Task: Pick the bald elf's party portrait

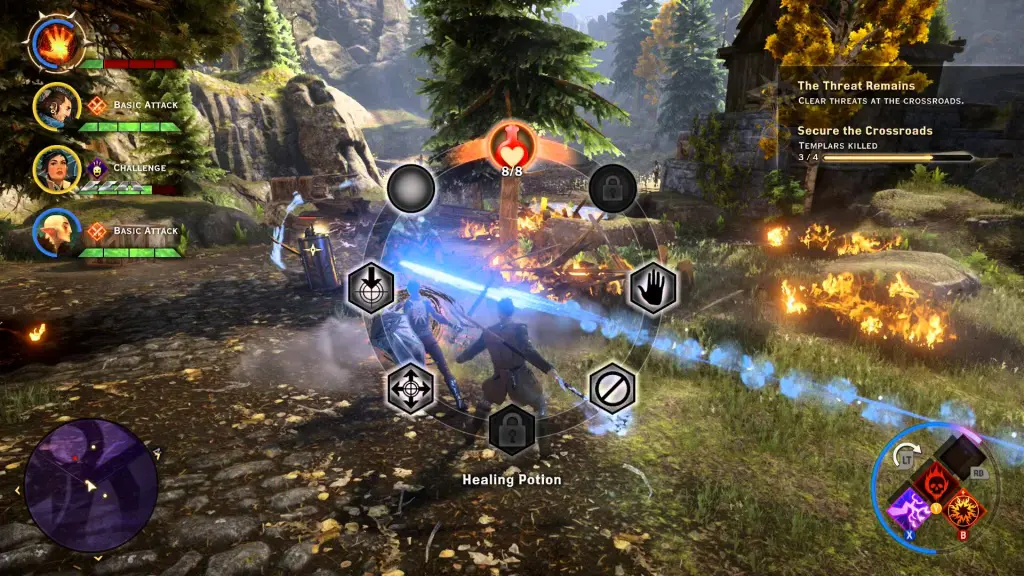Action: click(56, 232)
